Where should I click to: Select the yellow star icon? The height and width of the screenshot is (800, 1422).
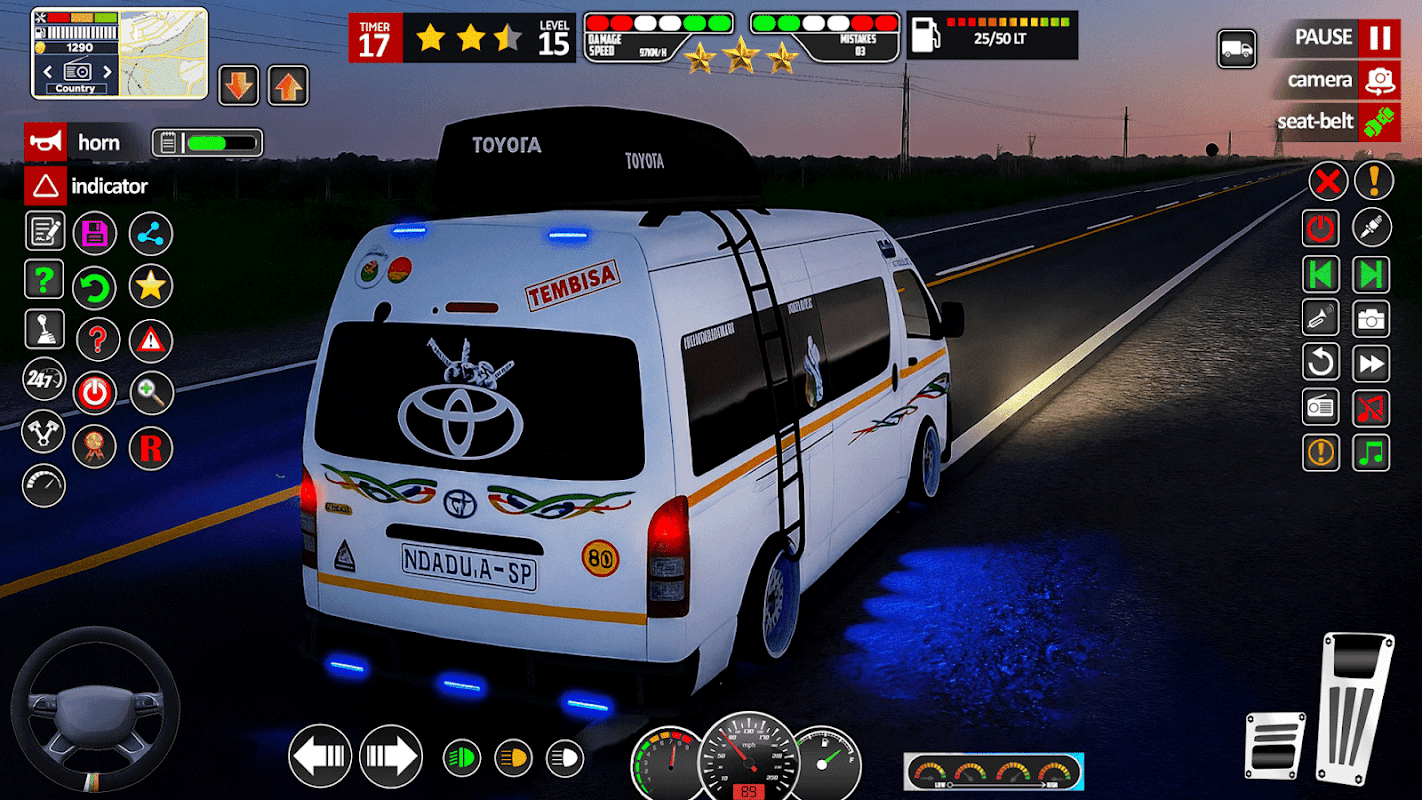pyautogui.click(x=150, y=287)
